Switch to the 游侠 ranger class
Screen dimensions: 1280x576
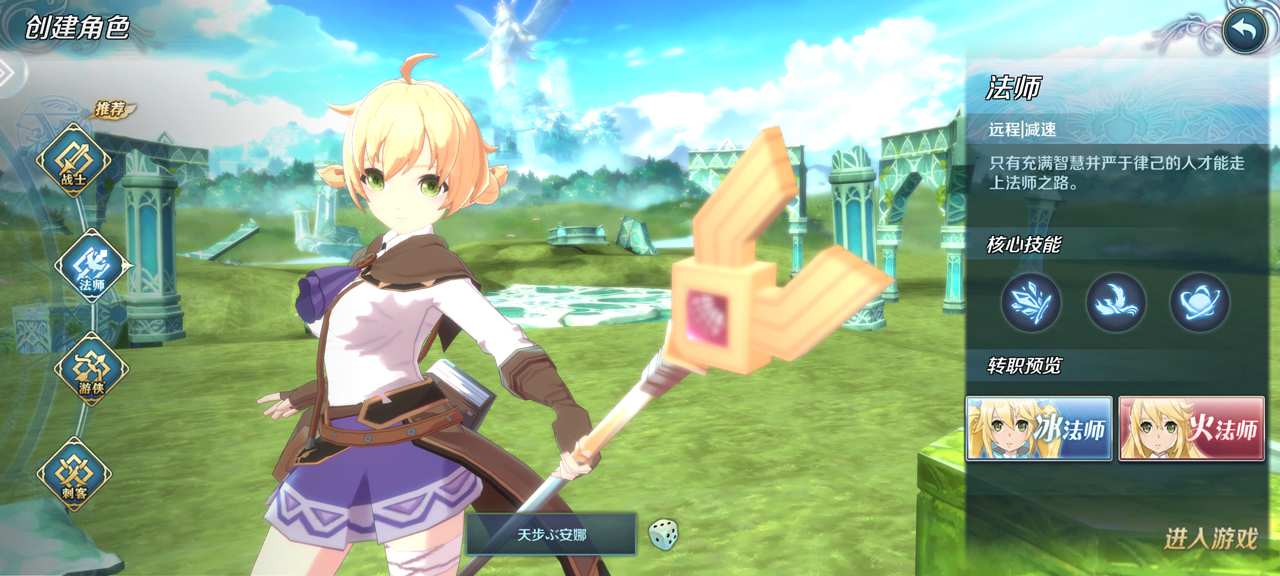[91, 370]
